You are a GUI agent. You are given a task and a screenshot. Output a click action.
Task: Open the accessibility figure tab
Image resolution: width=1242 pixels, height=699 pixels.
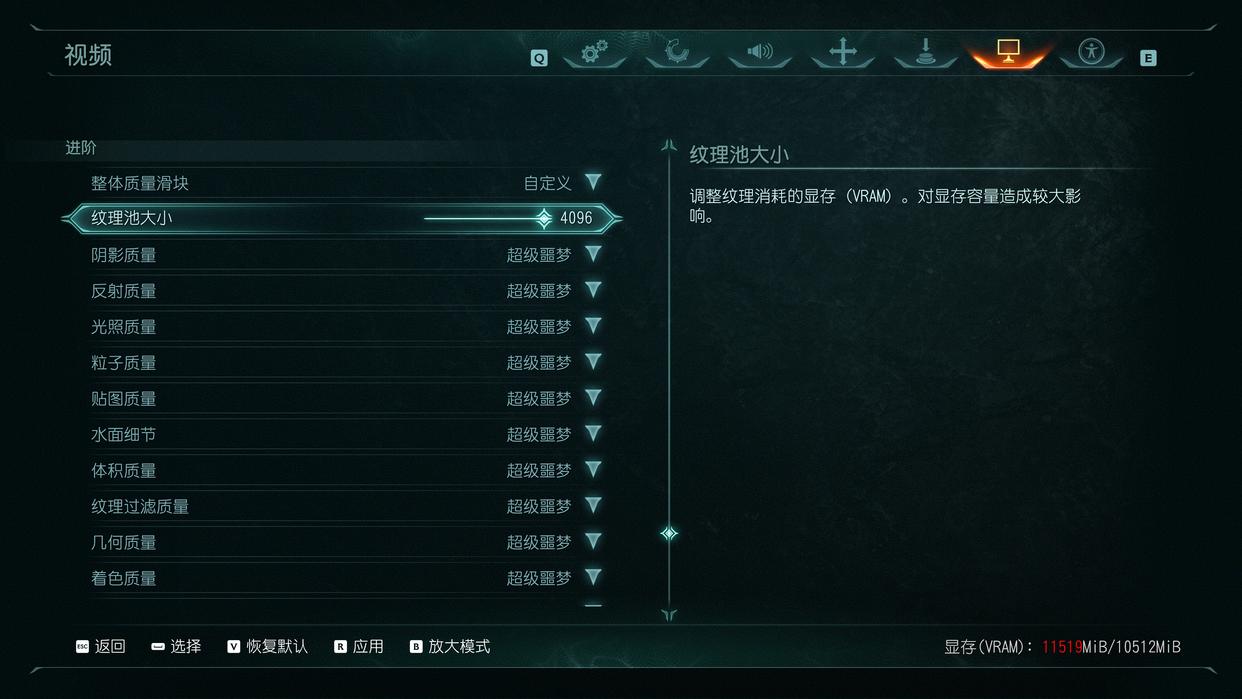[x=1091, y=52]
